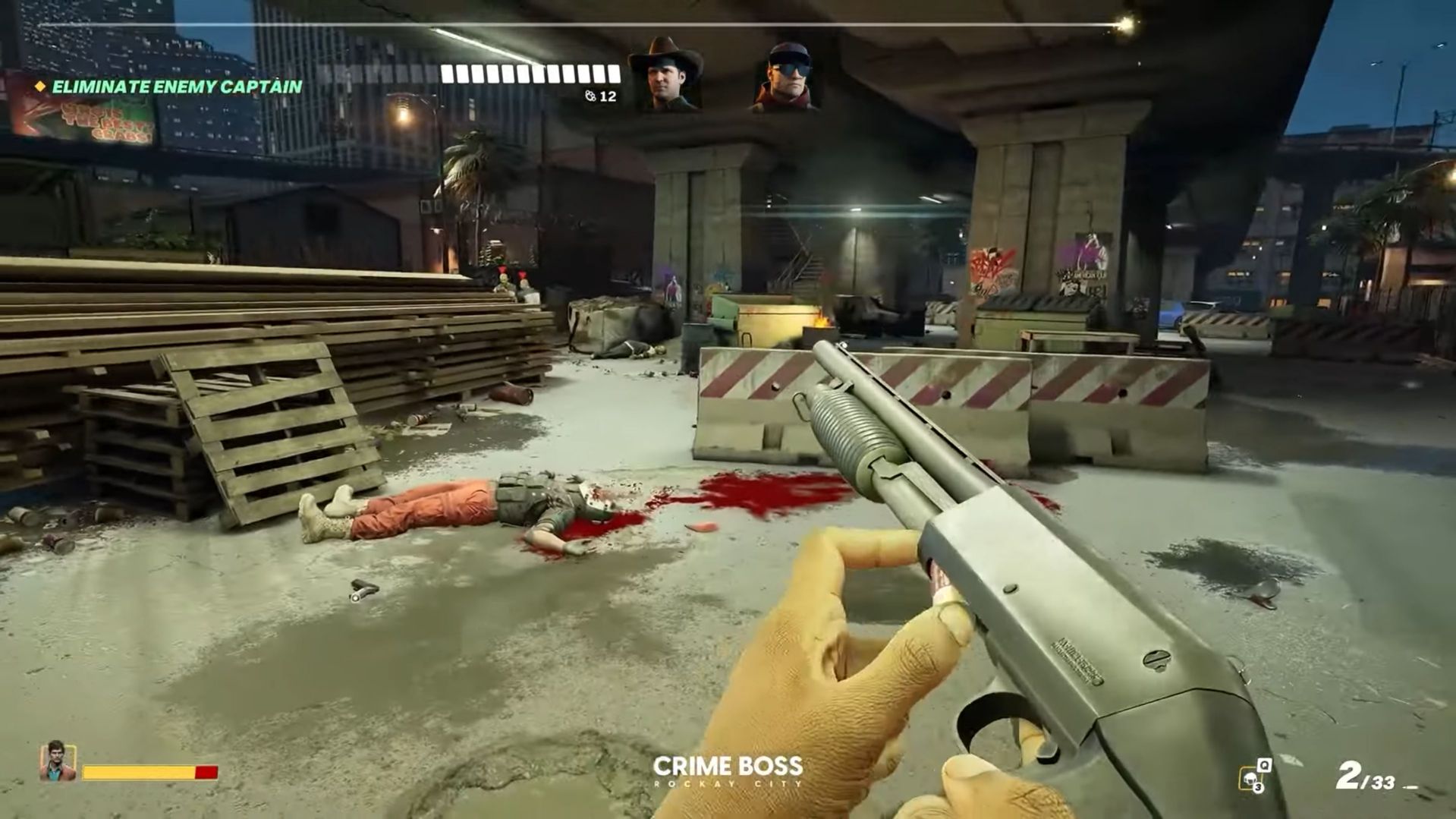Click the sunglasses and cap character portrait
The image size is (1456, 819).
786,77
